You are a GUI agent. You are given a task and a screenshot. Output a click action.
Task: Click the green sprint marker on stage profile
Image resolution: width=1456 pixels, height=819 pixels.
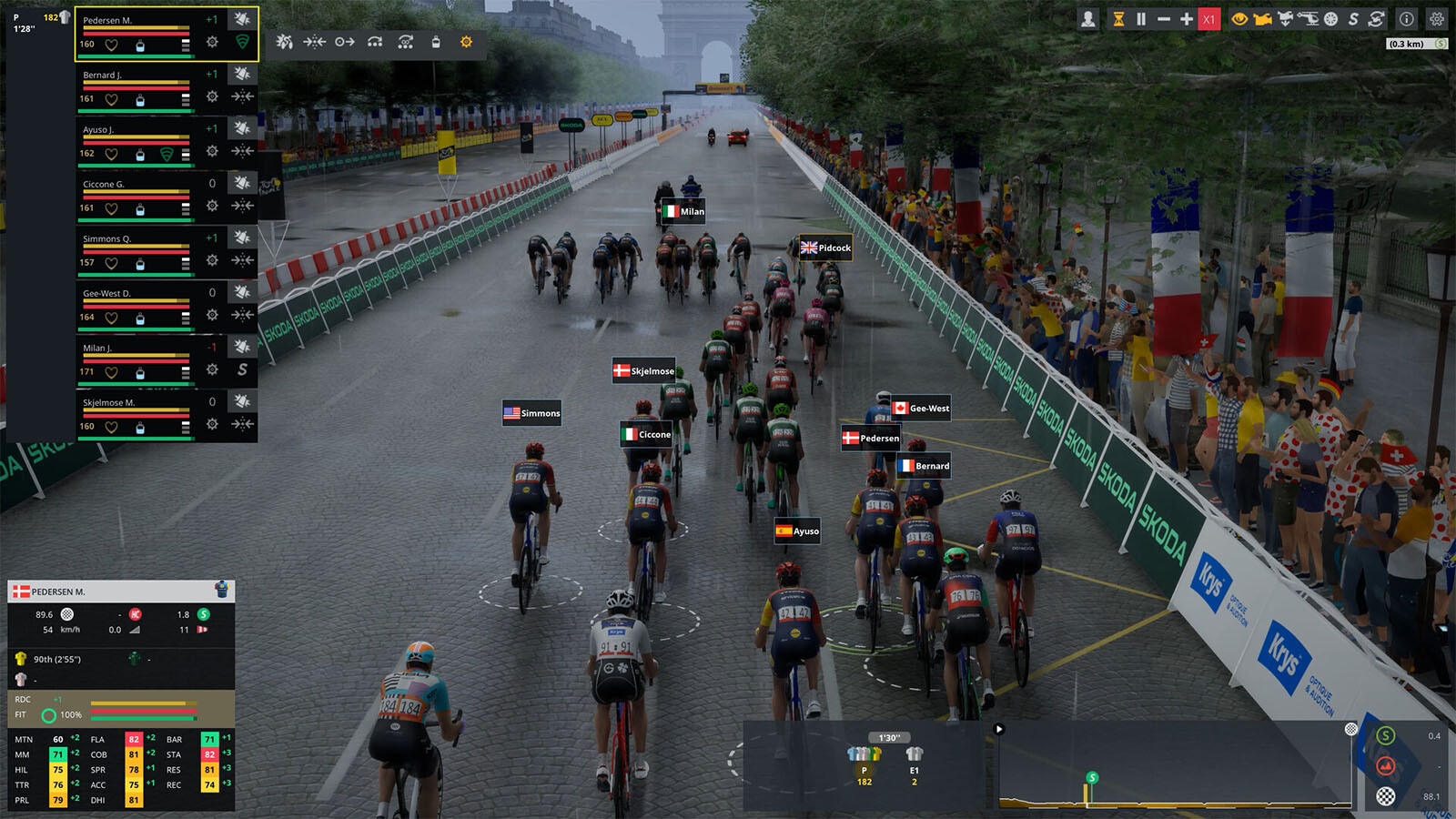[x=1092, y=778]
